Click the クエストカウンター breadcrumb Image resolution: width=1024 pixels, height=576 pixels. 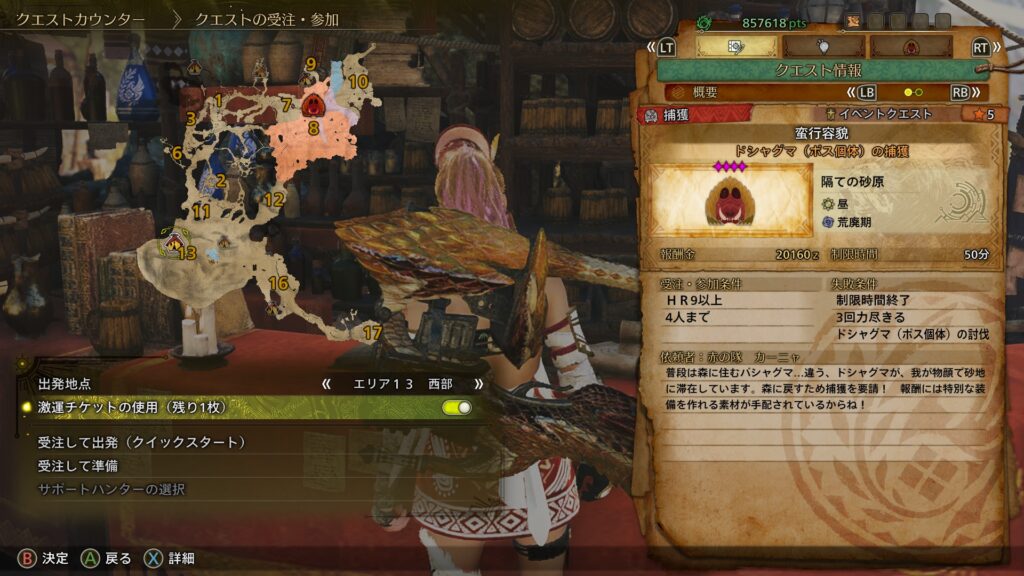80,19
